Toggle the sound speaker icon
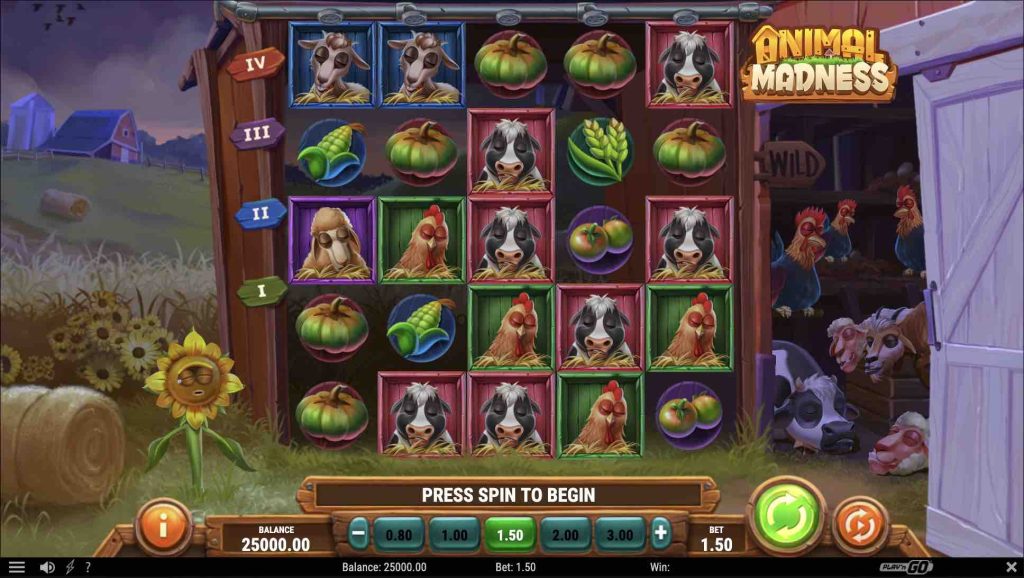The width and height of the screenshot is (1024, 578). 47,567
